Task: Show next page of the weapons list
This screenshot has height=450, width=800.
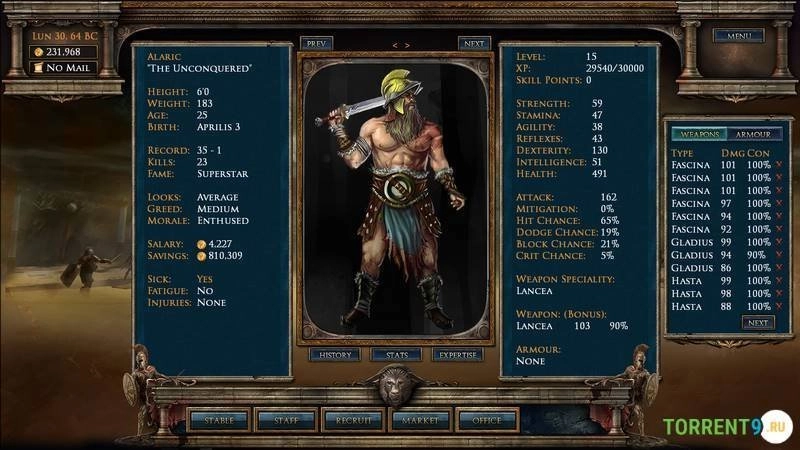Action: (757, 323)
